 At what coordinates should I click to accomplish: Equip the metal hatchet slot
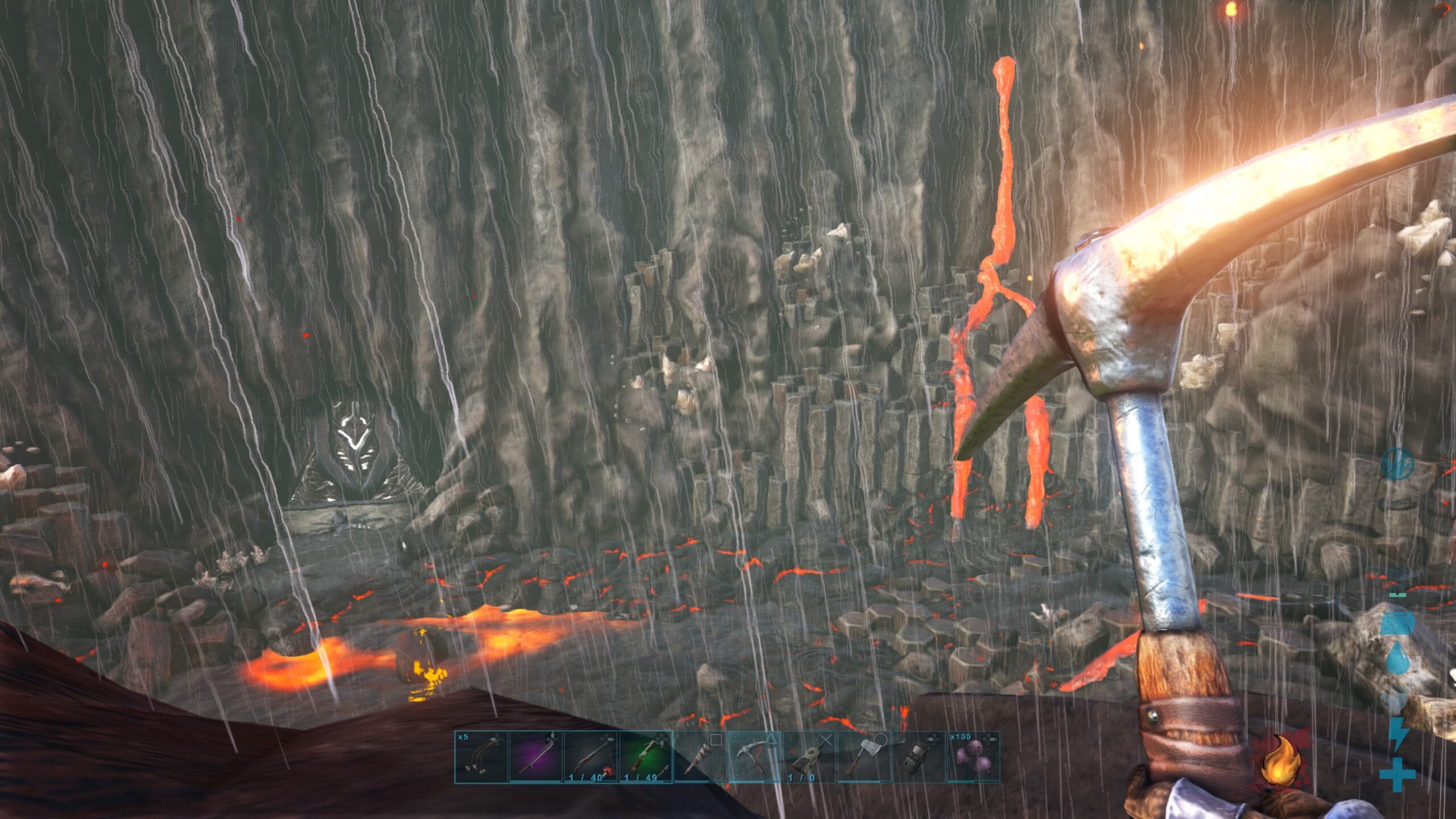[x=864, y=756]
